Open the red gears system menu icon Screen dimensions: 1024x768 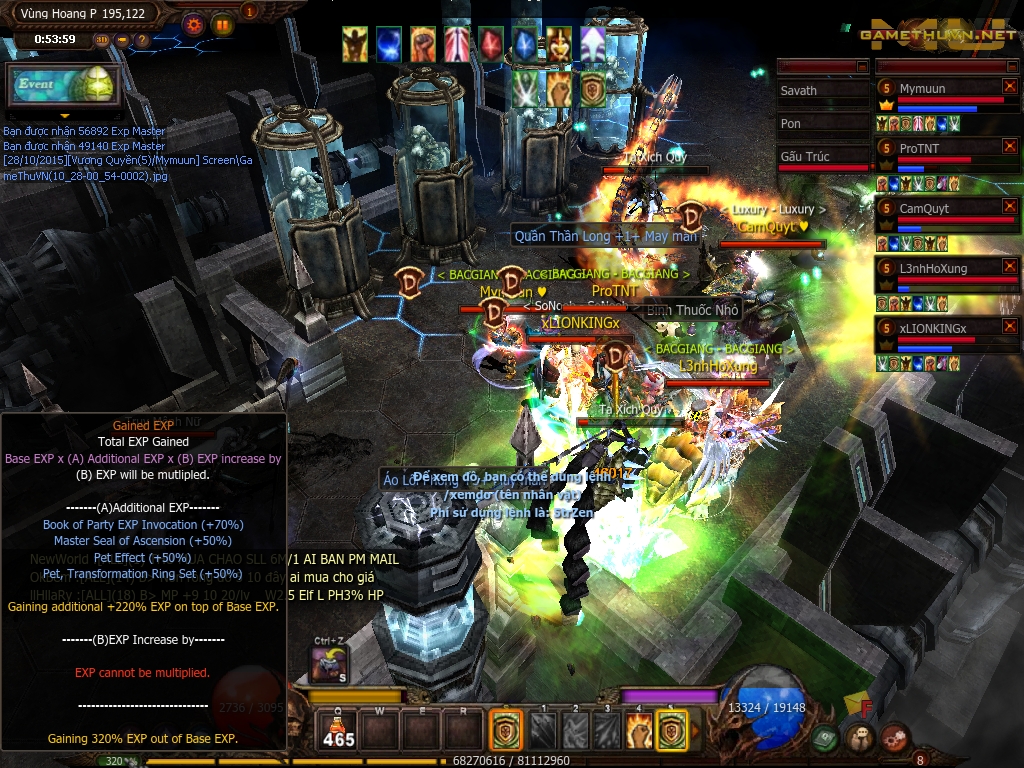point(893,738)
